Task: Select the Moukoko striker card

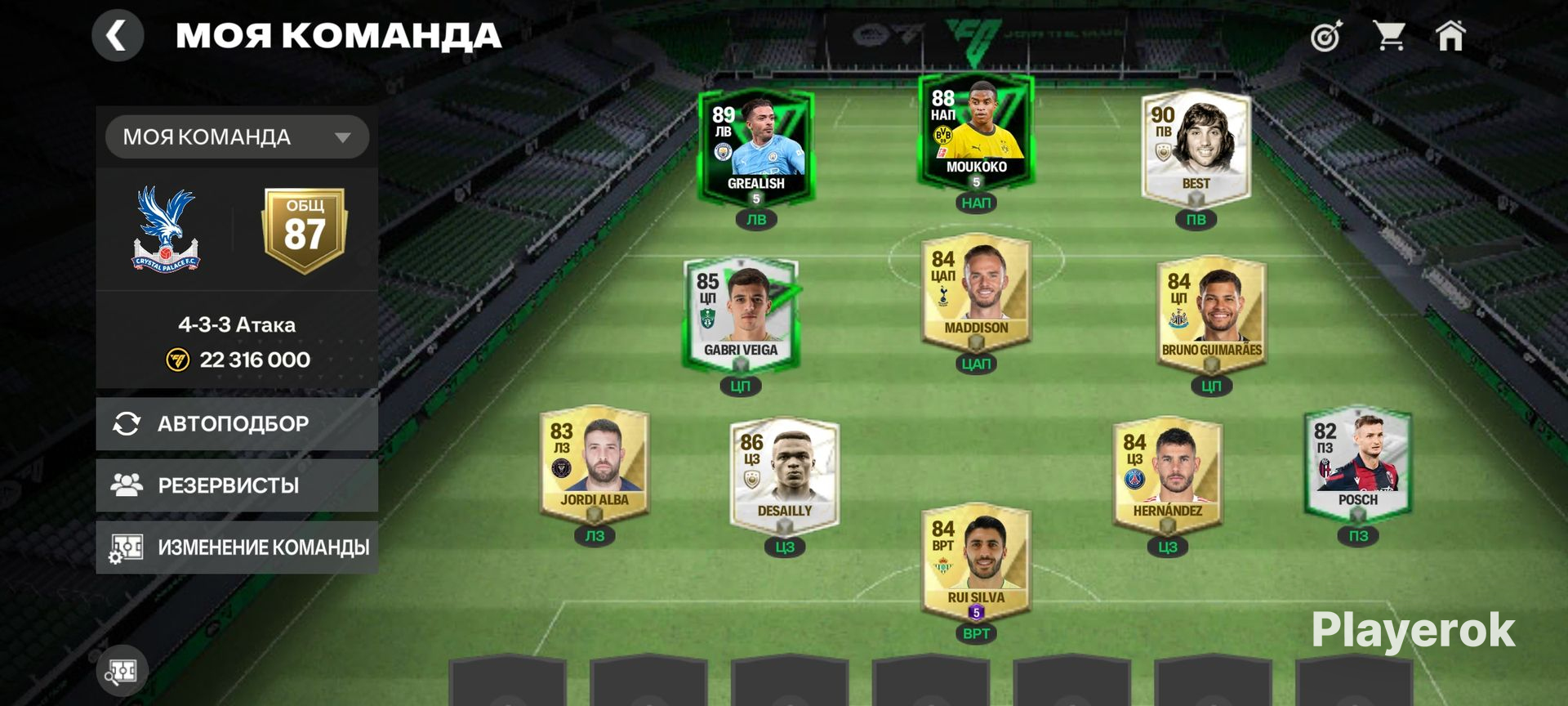Action: tap(976, 132)
